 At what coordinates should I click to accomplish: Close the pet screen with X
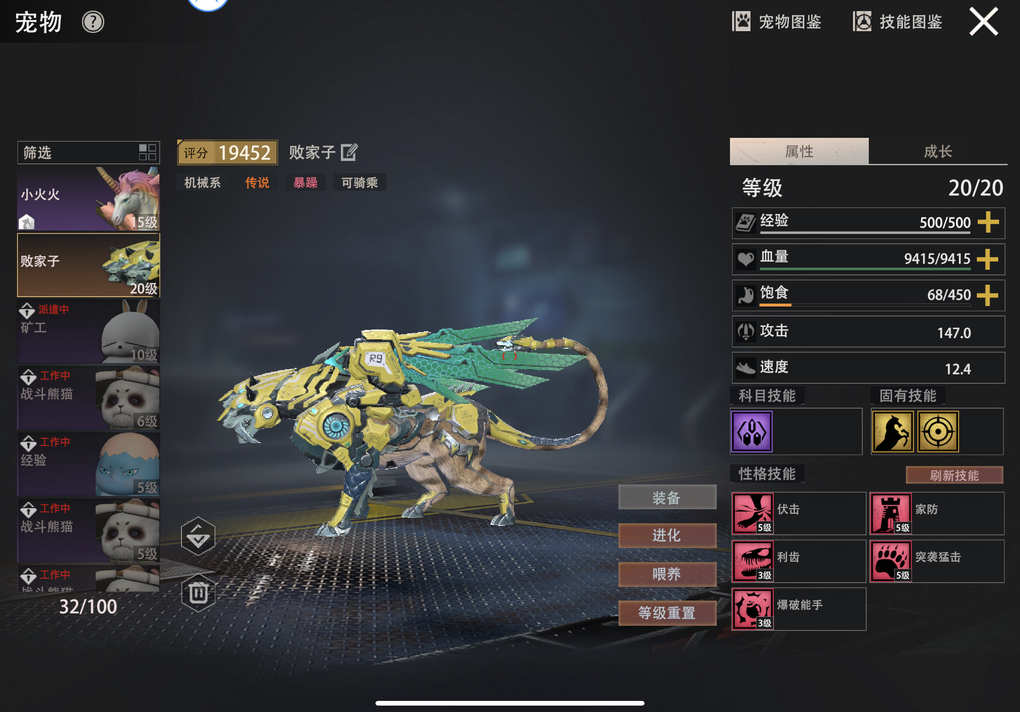983,22
